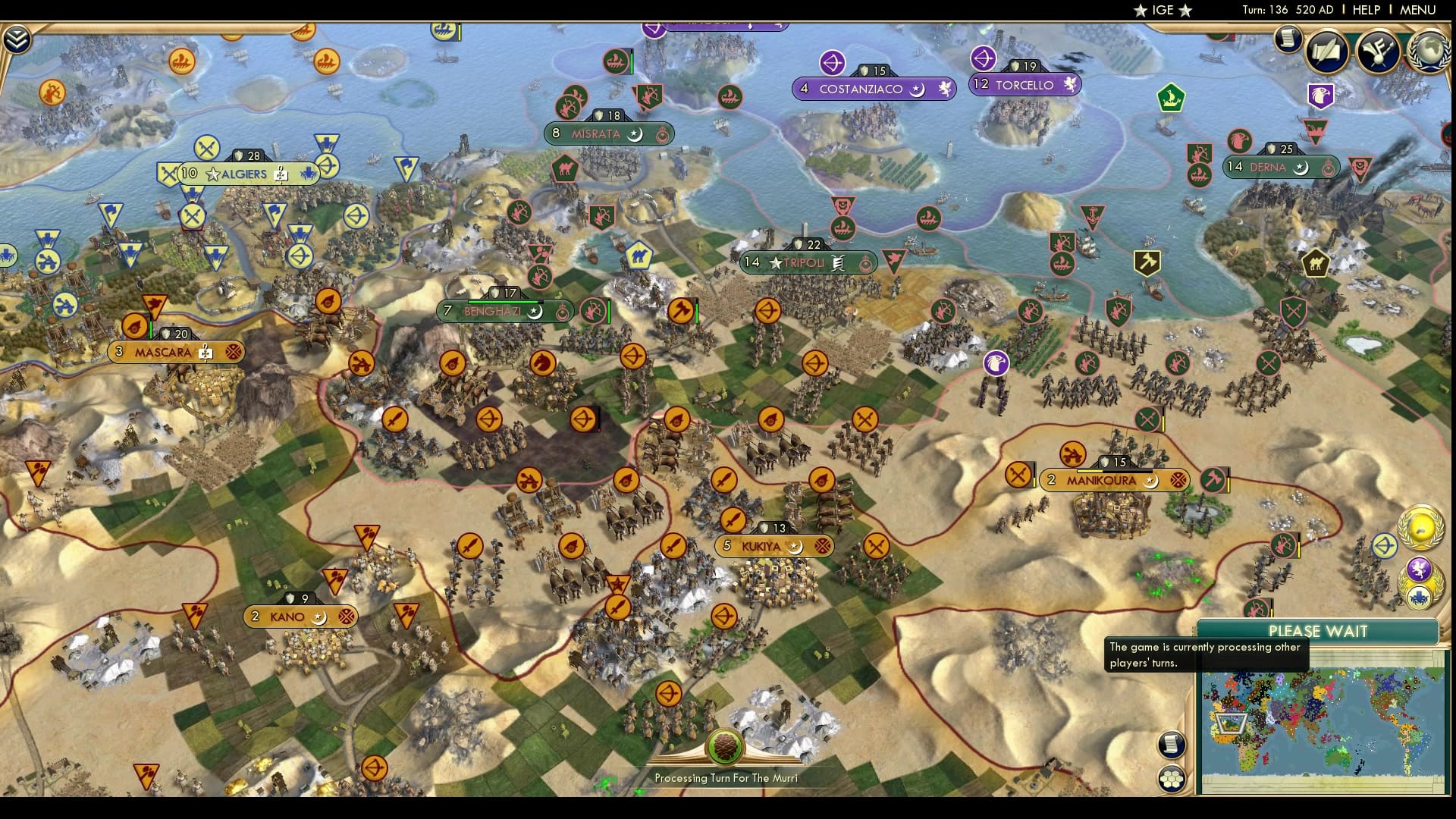This screenshot has width=1456, height=819.
Task: Open the game log scroll beside the minimap
Action: click(x=1172, y=745)
